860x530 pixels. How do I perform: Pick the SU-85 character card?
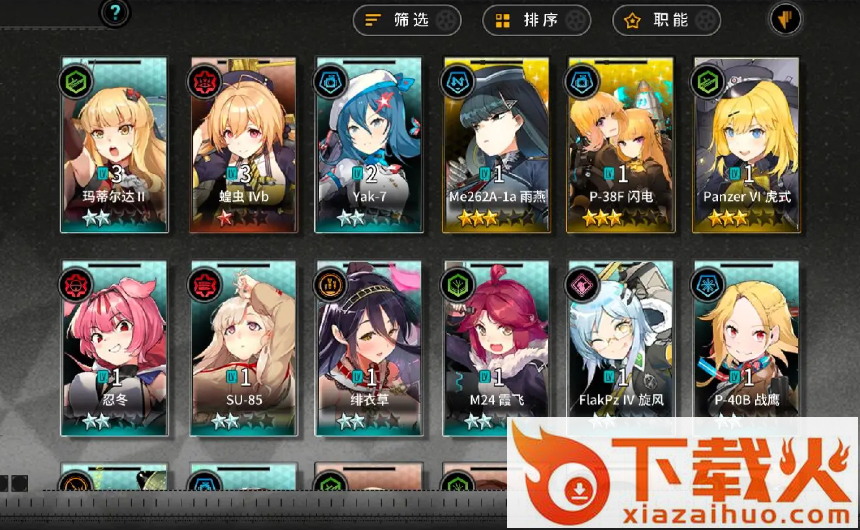(x=243, y=350)
